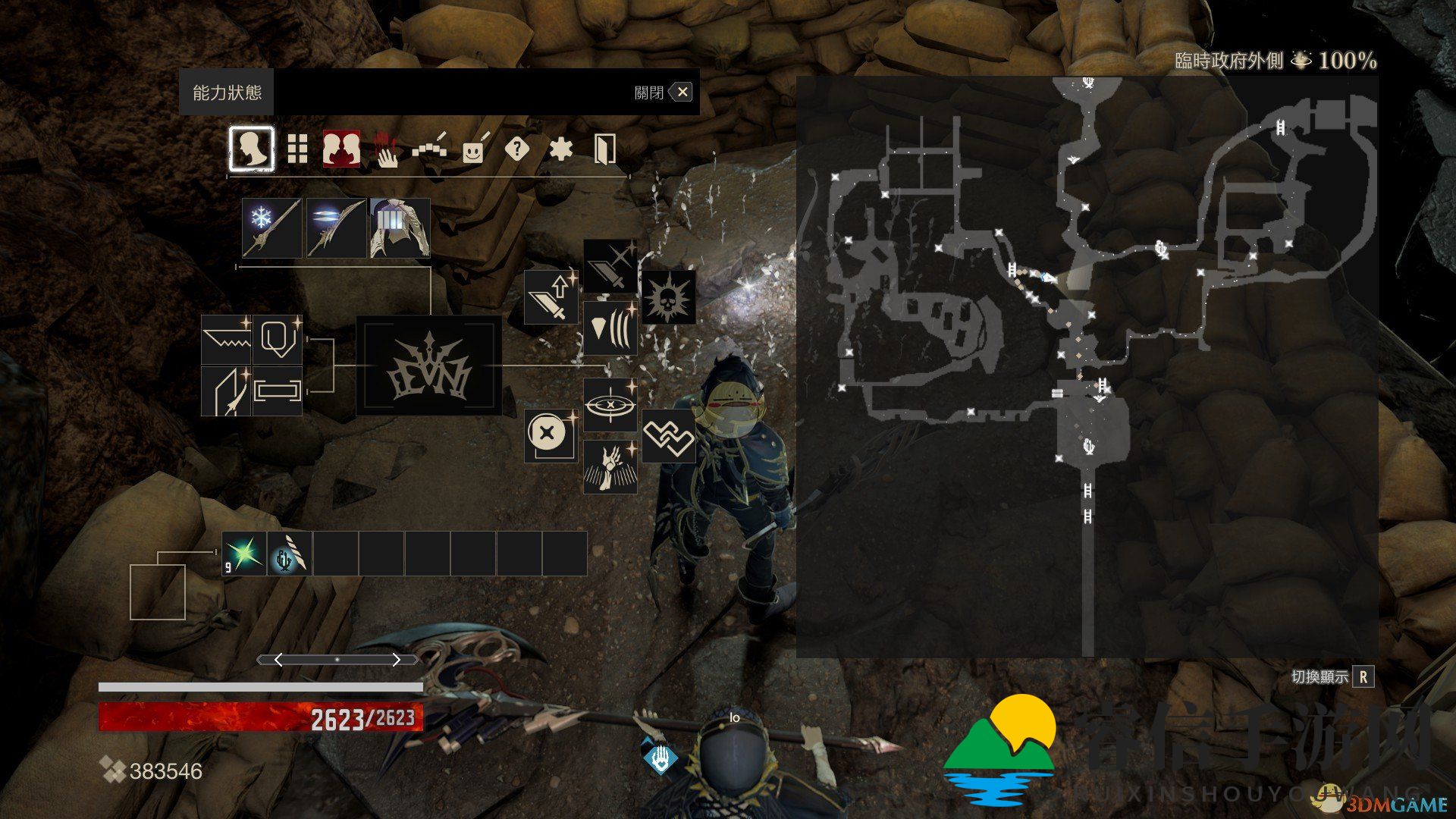The image size is (1456, 819).
Task: Select the green starburst item slot
Action: click(244, 554)
